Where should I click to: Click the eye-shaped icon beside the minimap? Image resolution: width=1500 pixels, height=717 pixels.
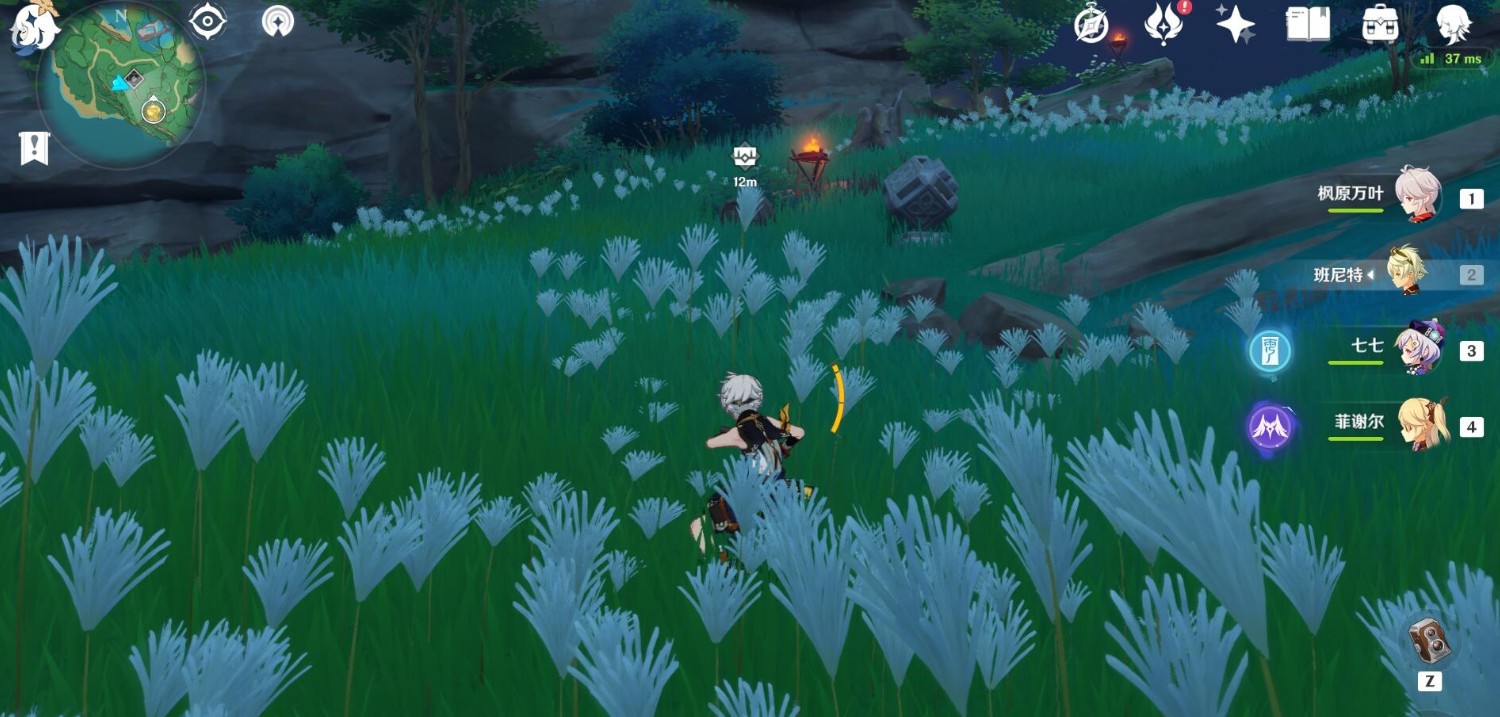point(208,21)
